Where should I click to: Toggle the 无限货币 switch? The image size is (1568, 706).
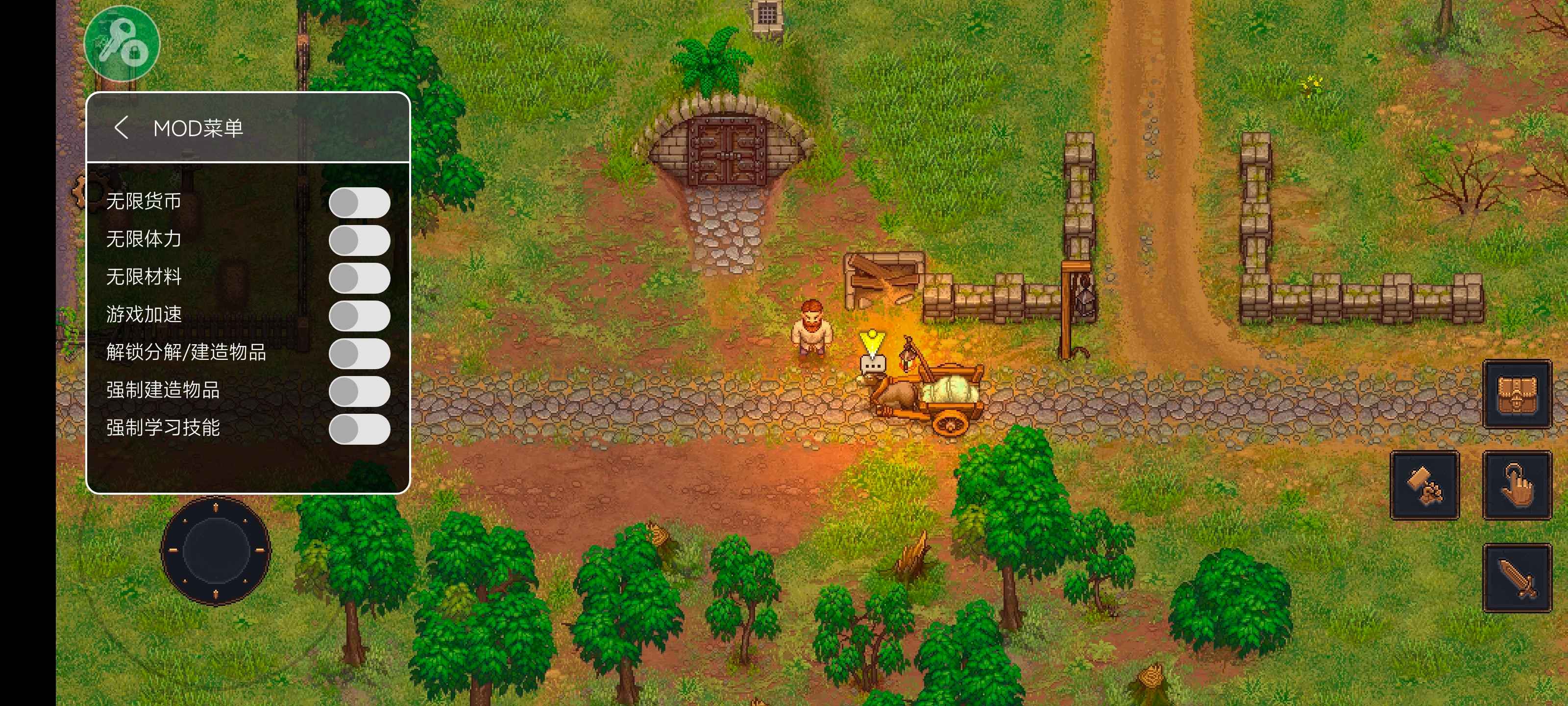coord(359,203)
